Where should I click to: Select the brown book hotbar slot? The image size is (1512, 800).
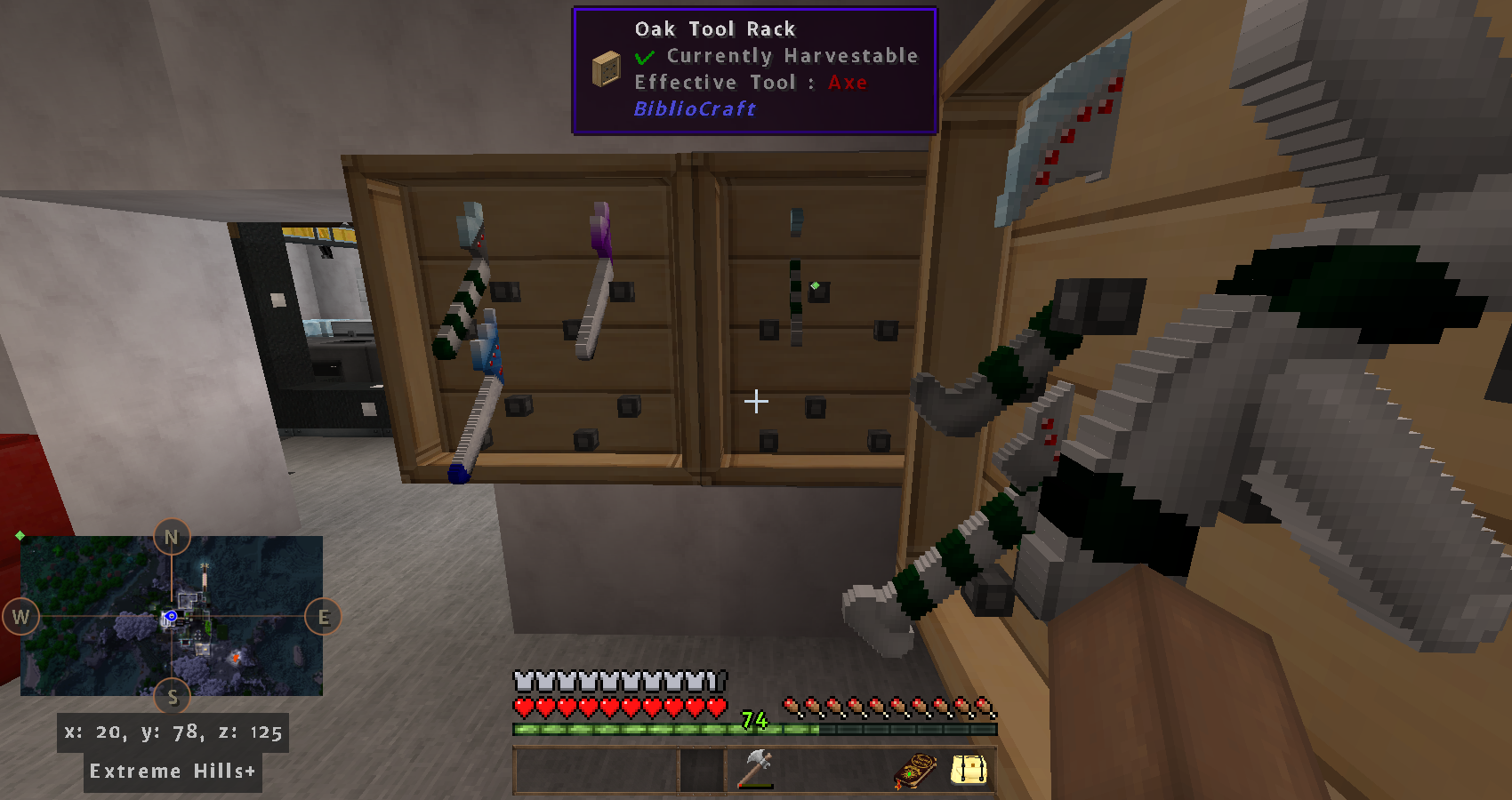pos(915,770)
